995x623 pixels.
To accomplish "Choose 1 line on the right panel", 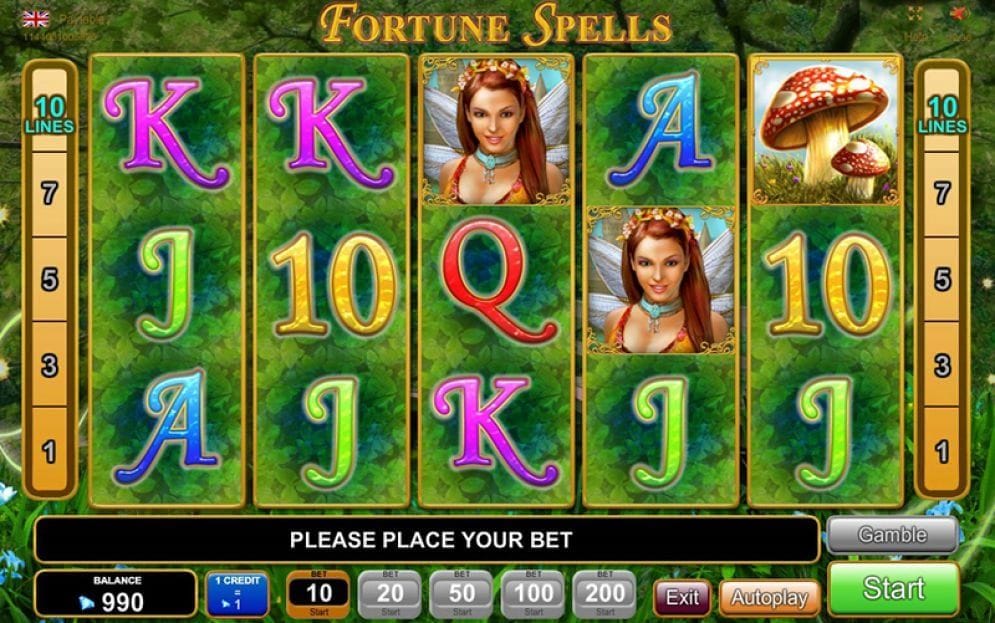I will click(x=942, y=452).
